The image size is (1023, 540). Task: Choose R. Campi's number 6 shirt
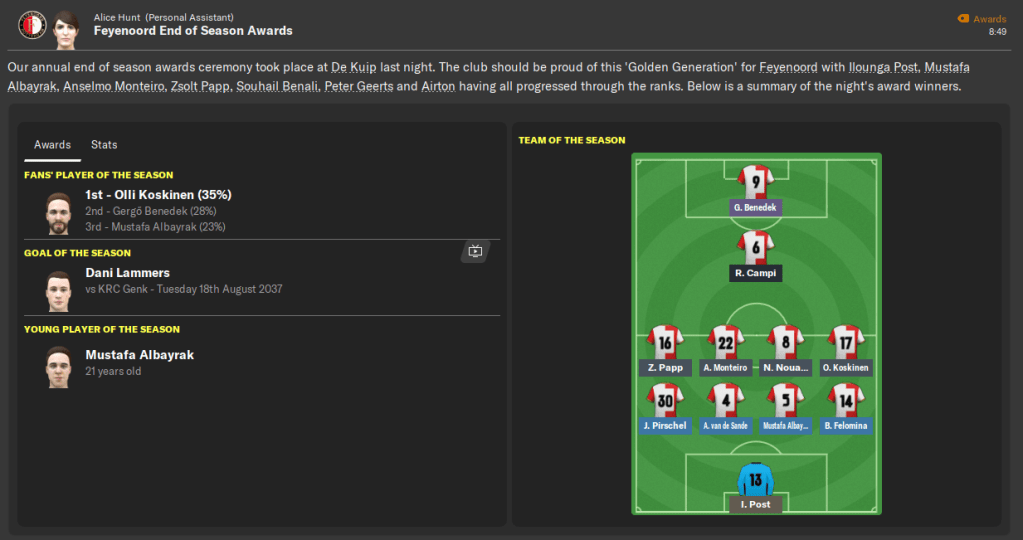click(x=755, y=247)
